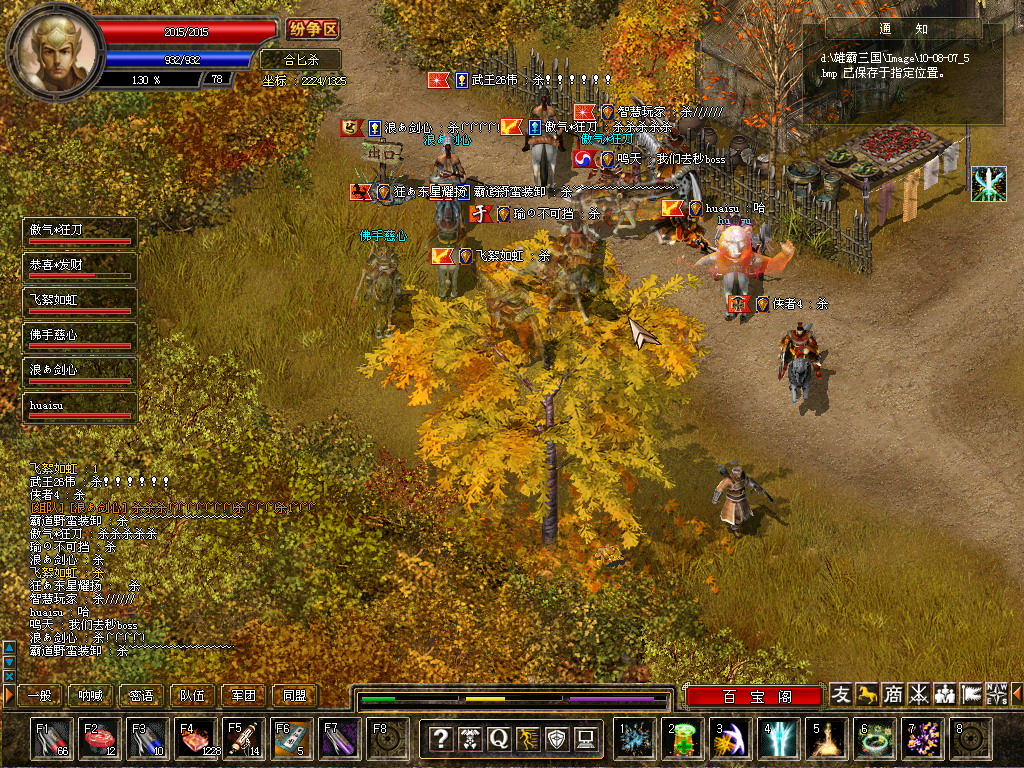Screen dimensions: 1024x768
Task: Use the F4 slot with 1228 items
Action: 196,739
